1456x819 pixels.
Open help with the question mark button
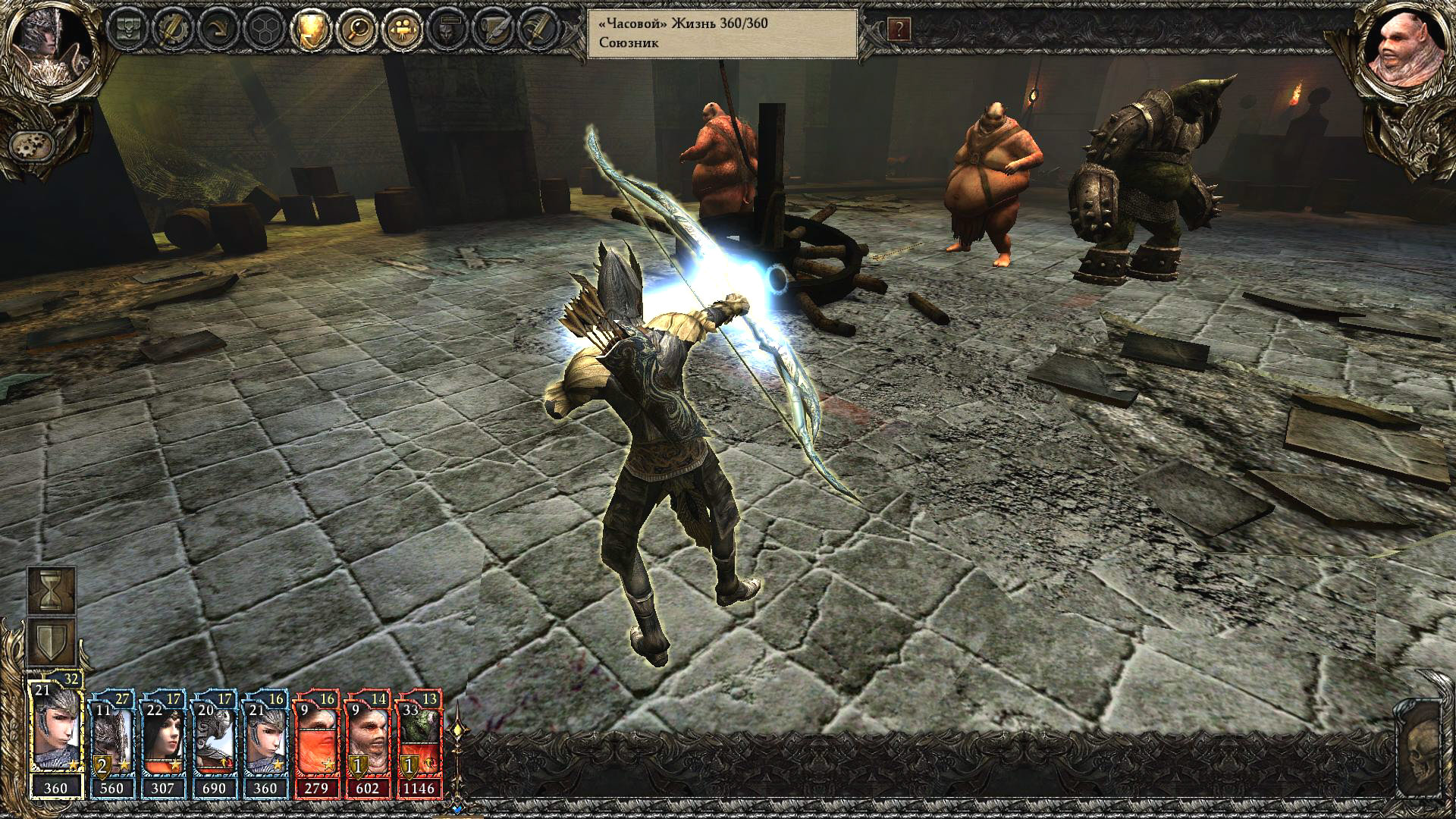coord(899,30)
